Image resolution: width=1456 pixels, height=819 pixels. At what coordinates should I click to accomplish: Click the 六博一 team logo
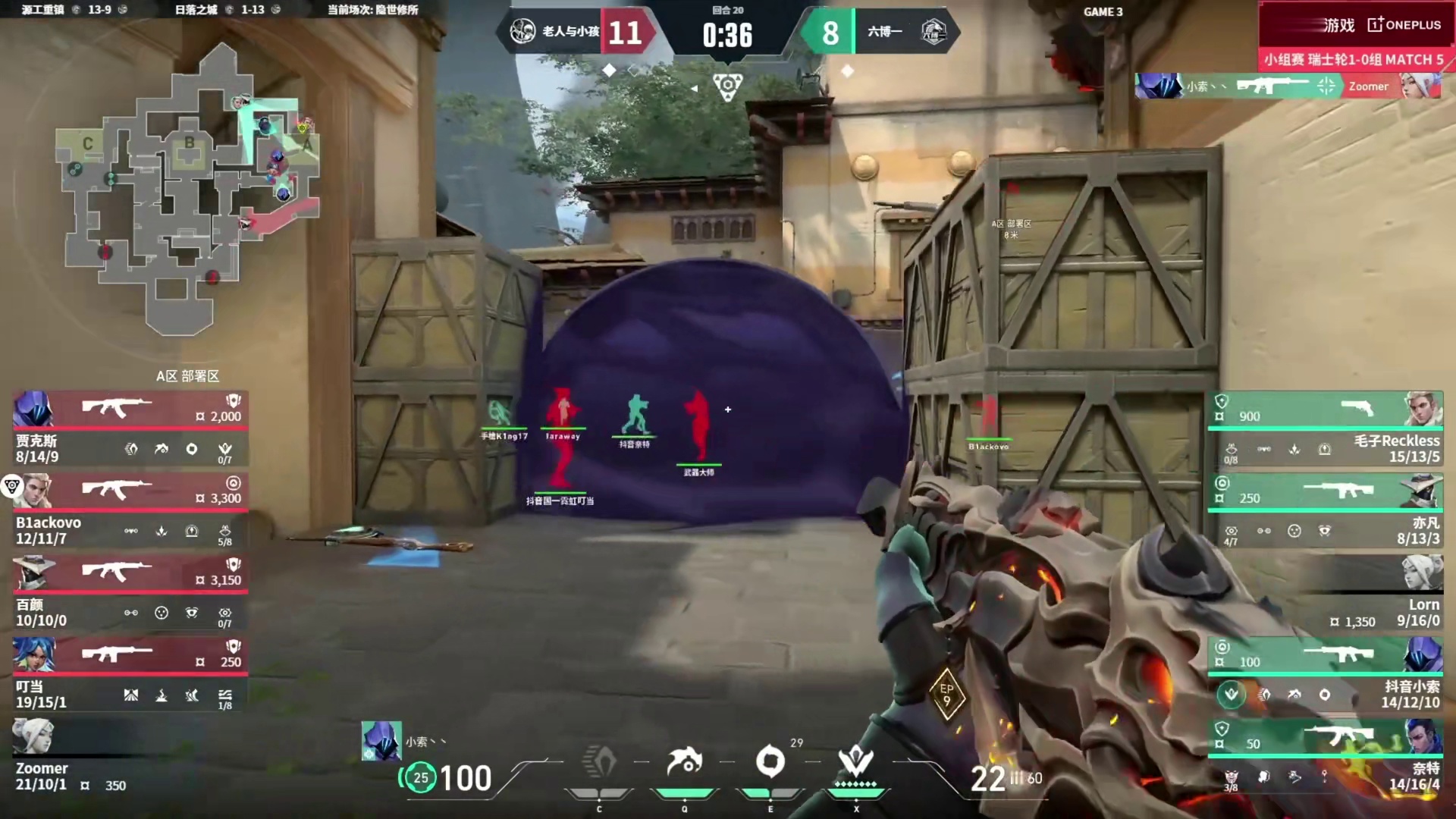pyautogui.click(x=933, y=32)
